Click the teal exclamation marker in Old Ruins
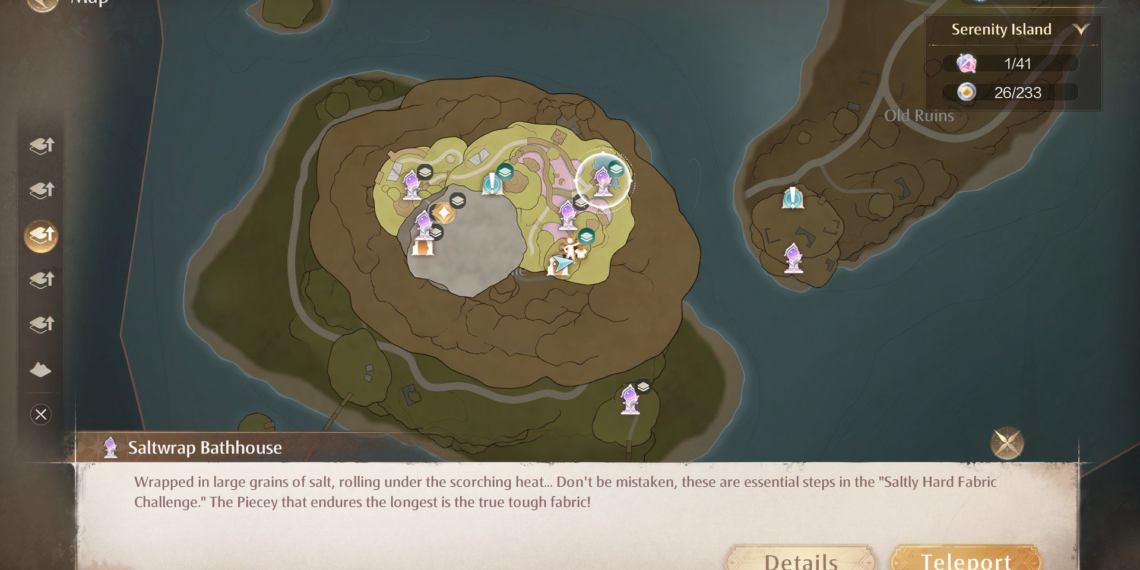 [793, 198]
